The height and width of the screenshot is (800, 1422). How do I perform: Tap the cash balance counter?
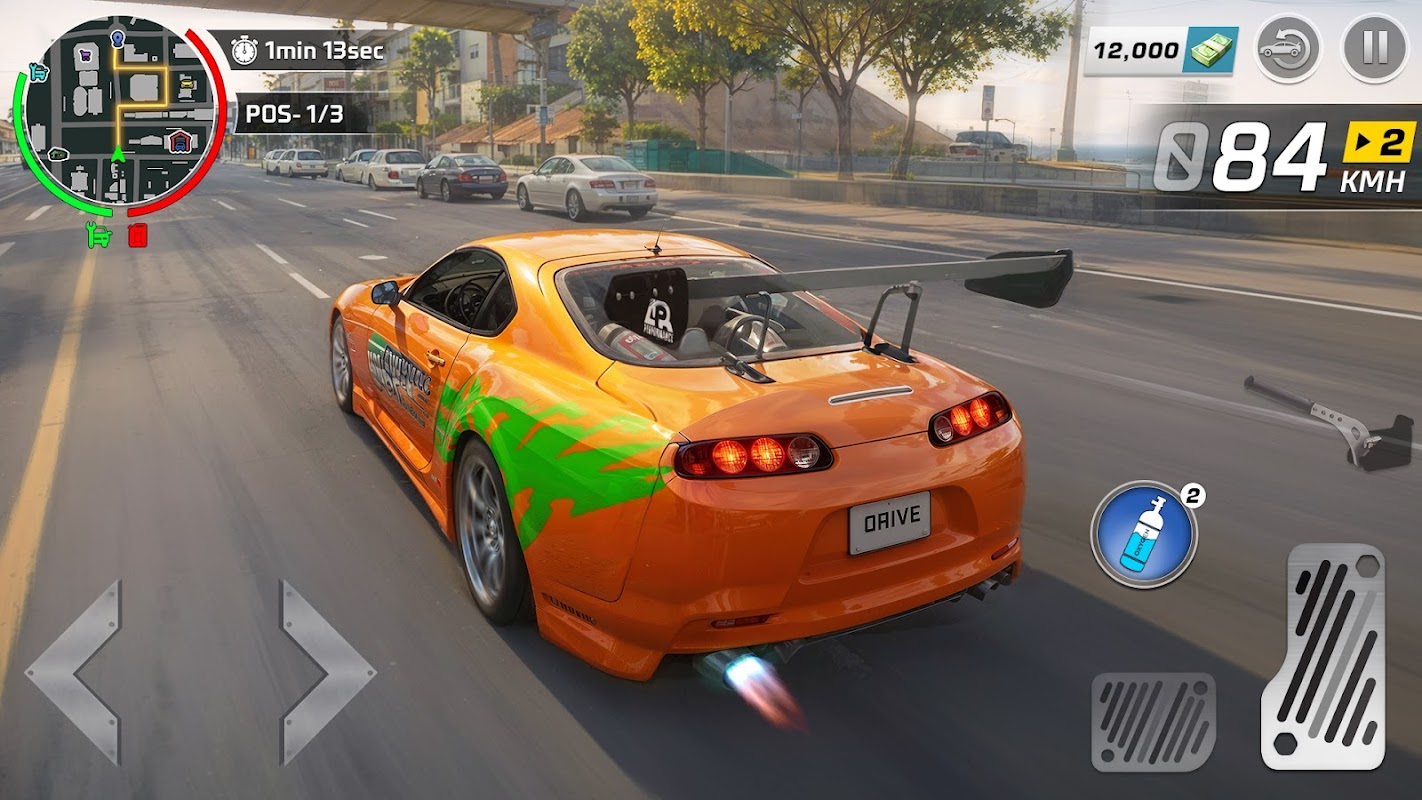tap(1161, 49)
